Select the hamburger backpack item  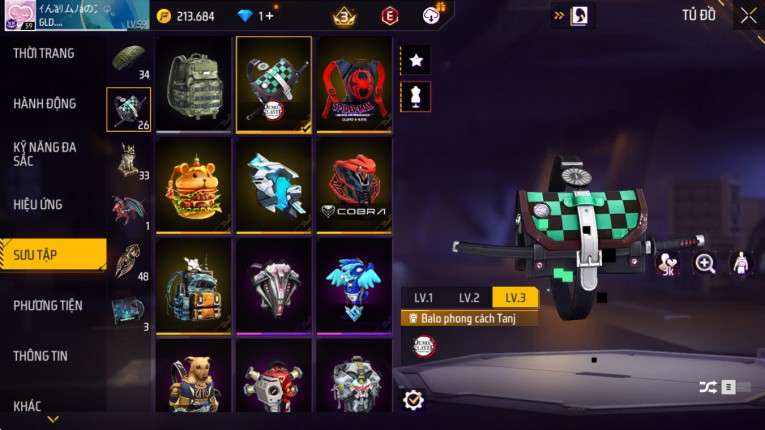(194, 183)
